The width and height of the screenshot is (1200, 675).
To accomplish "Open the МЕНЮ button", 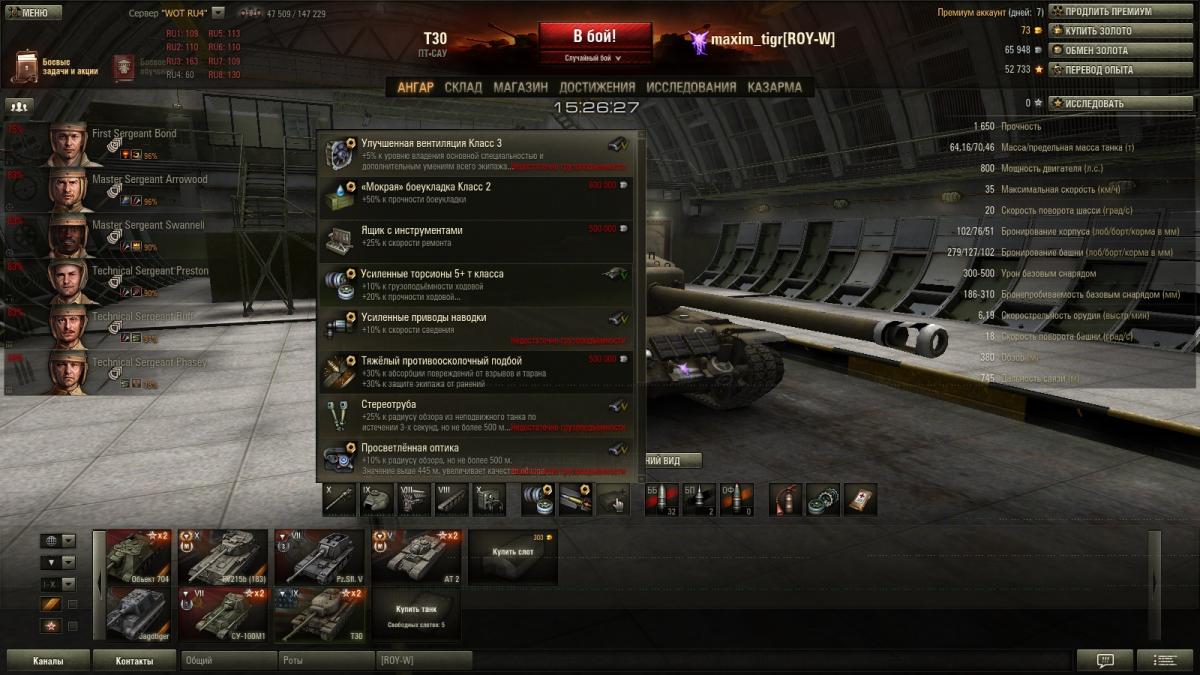I will [x=27, y=13].
